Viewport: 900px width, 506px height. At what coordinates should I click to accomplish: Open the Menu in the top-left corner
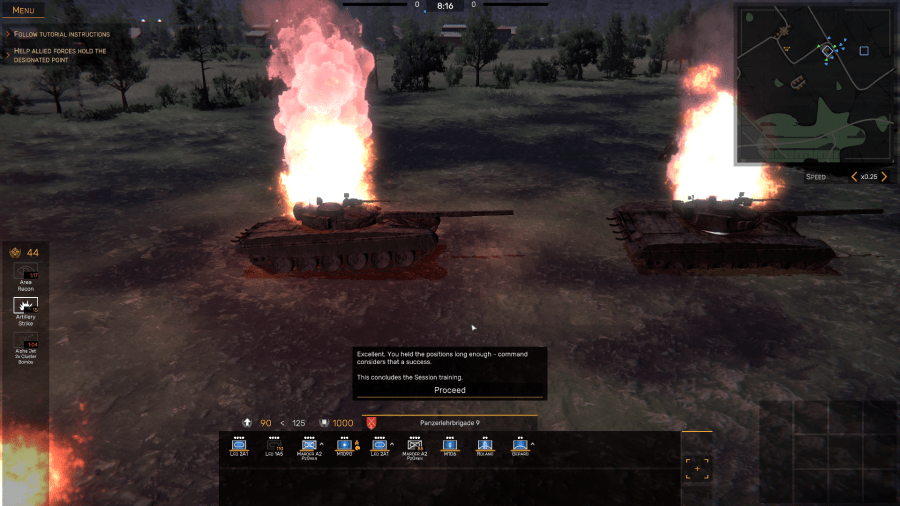click(x=22, y=10)
